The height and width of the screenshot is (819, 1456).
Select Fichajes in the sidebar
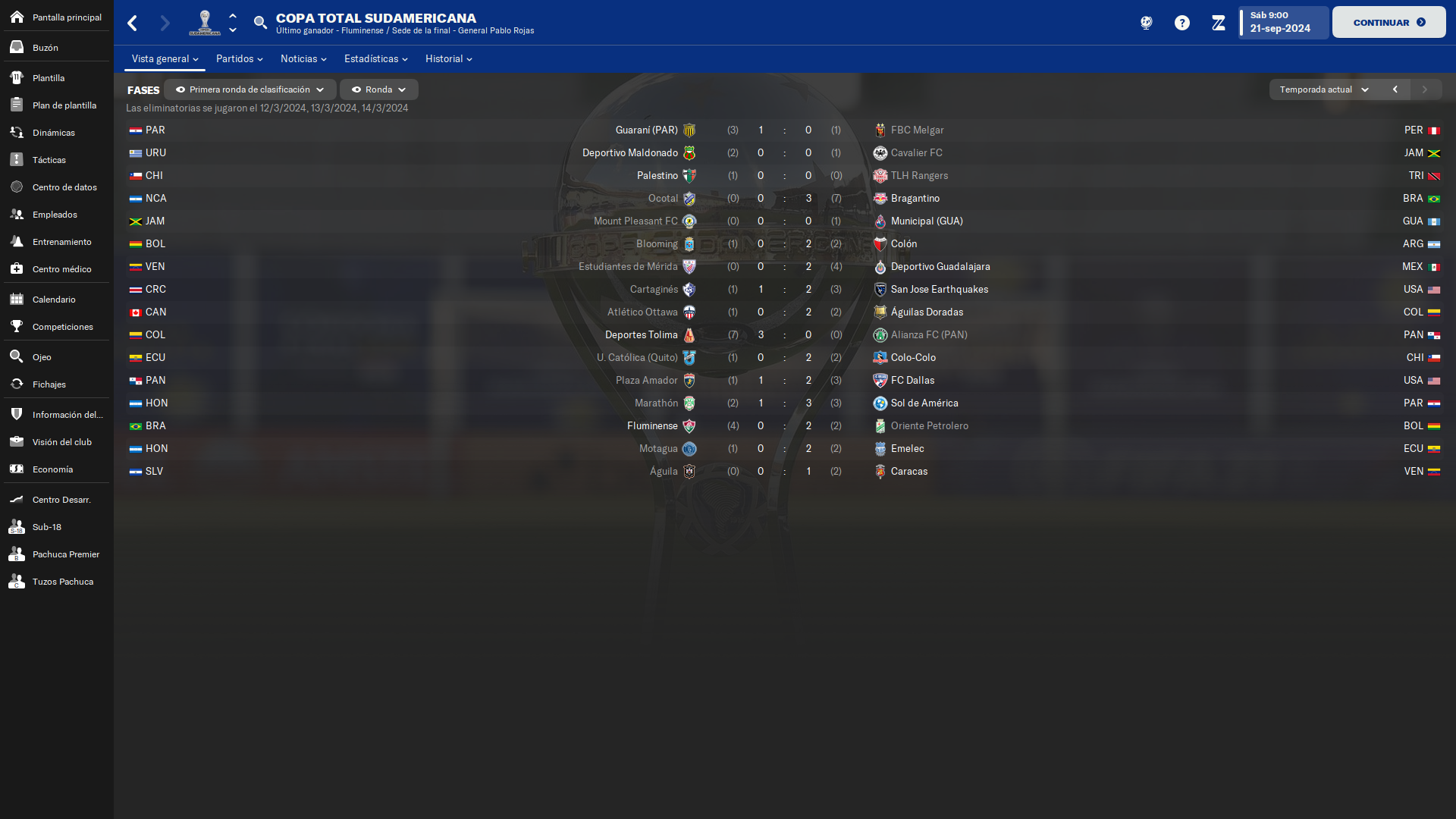click(49, 384)
